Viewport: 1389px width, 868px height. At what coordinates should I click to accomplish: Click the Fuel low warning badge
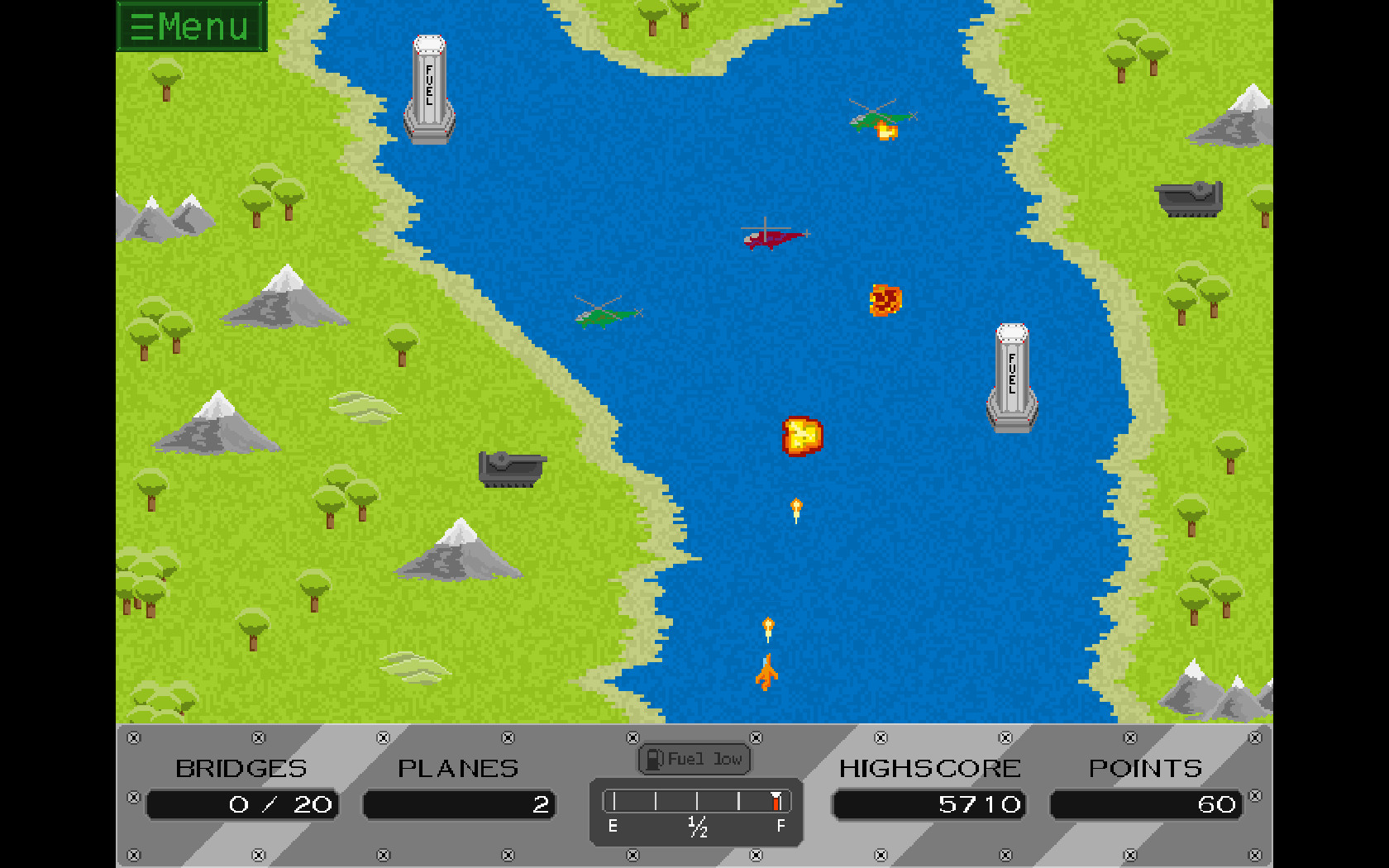click(x=694, y=758)
